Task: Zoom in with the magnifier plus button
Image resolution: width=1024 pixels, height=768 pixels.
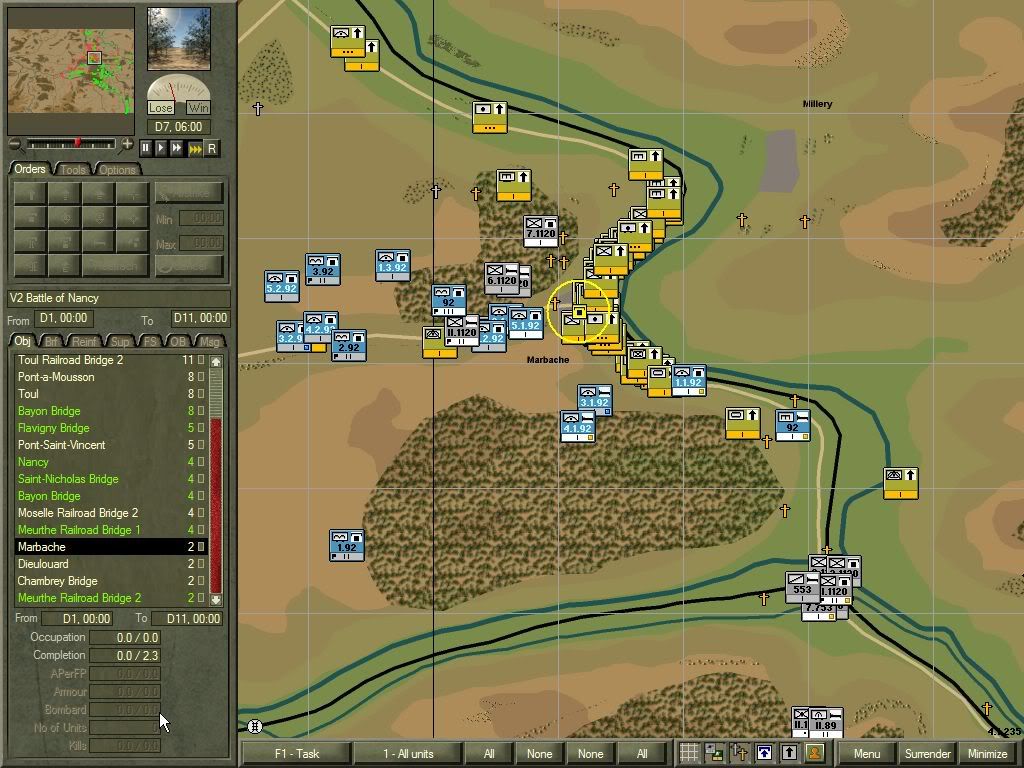Action: coord(127,145)
